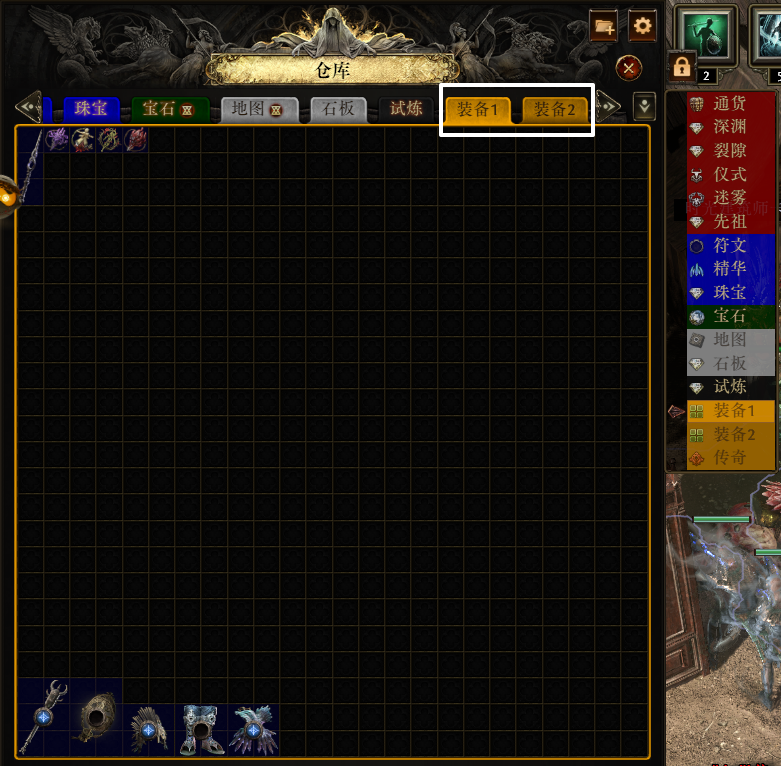This screenshot has width=781, height=766.
Task: Switch to the 装备2 tab in the tab bar
Action: click(553, 109)
